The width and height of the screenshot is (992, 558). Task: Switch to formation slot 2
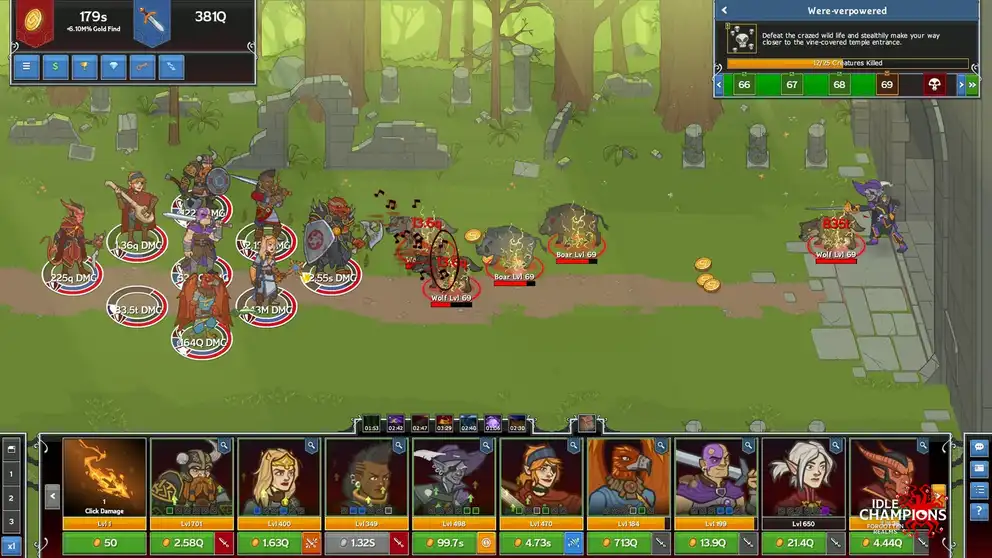[12, 498]
